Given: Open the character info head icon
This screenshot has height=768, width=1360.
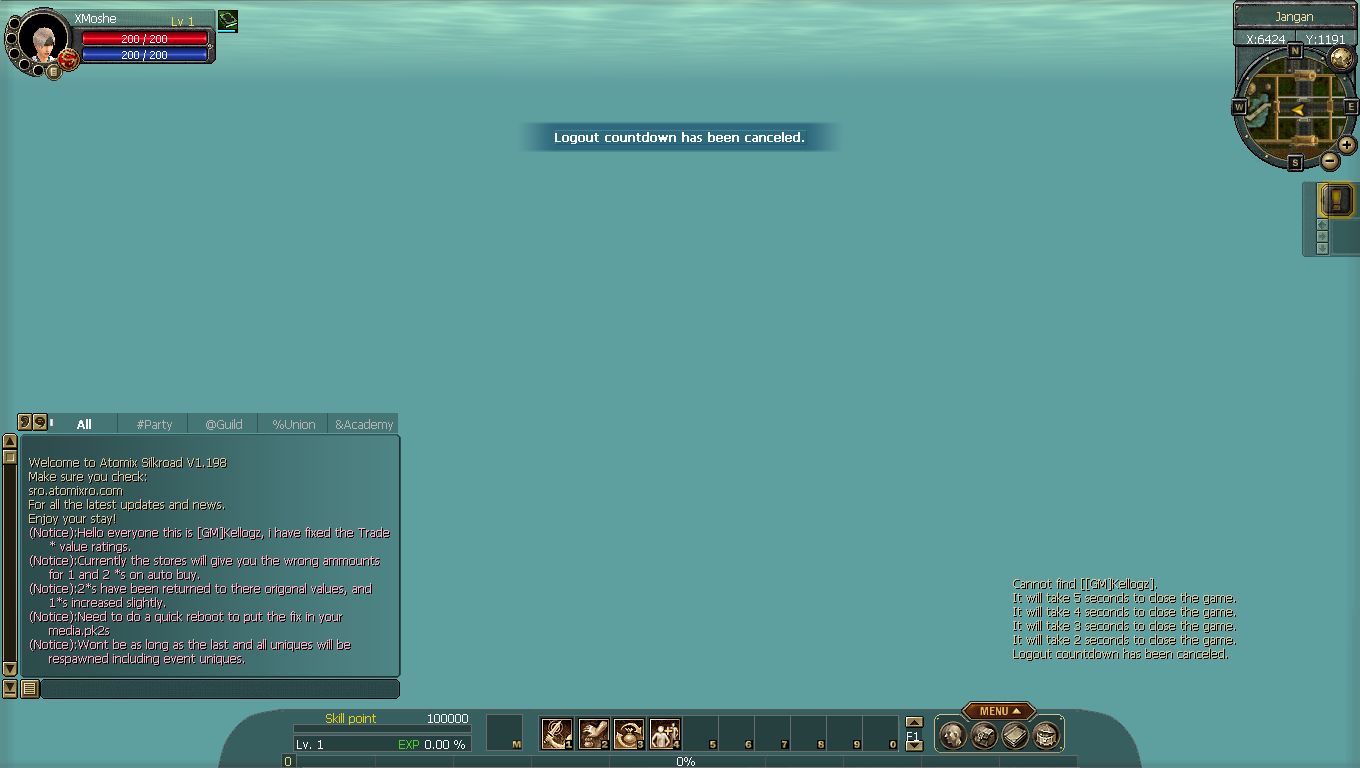Looking at the screenshot, I should tap(953, 736).
